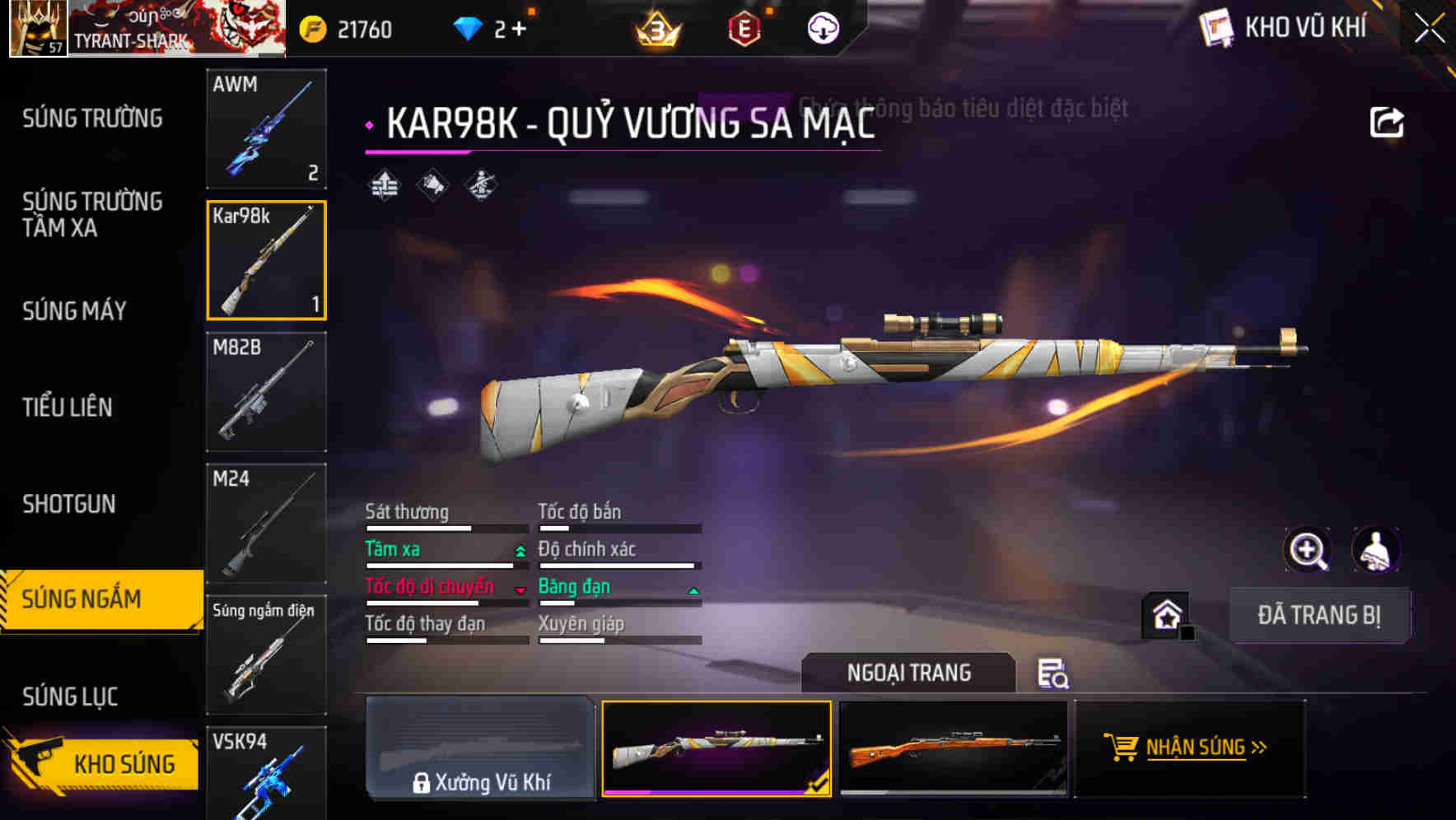The width and height of the screenshot is (1456, 820).
Task: Click the Sát thương damage stat bar
Action: tap(445, 526)
